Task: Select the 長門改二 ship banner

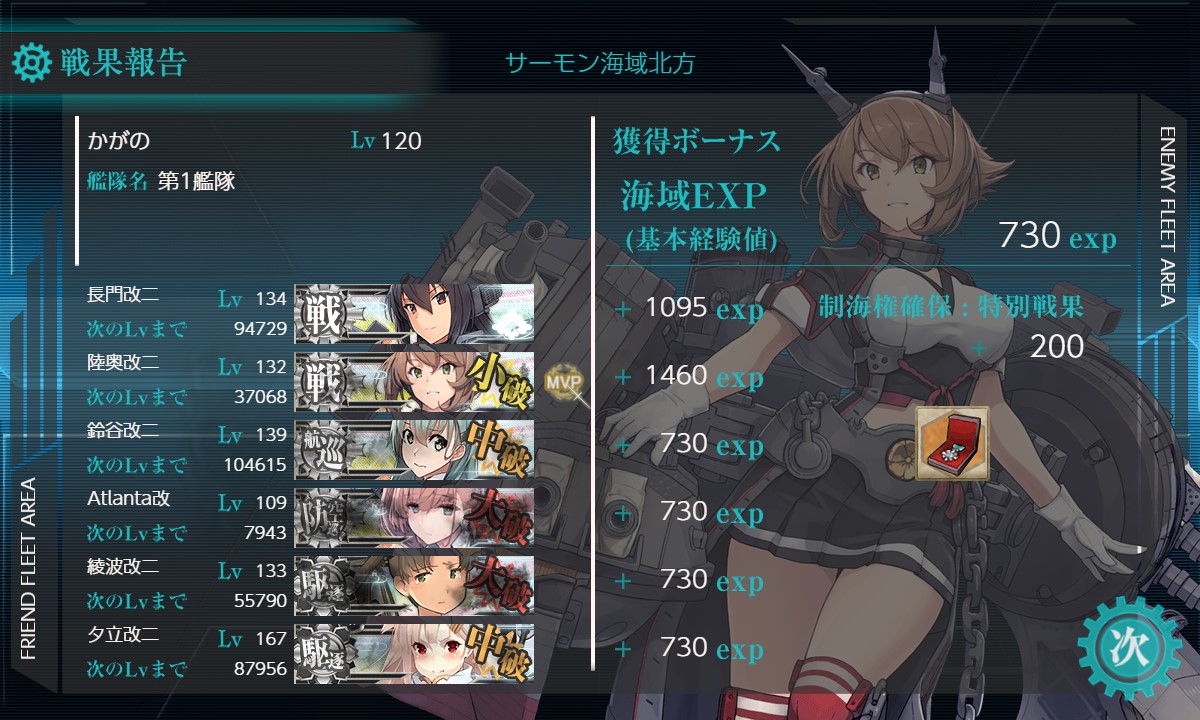Action: pyautogui.click(x=414, y=312)
